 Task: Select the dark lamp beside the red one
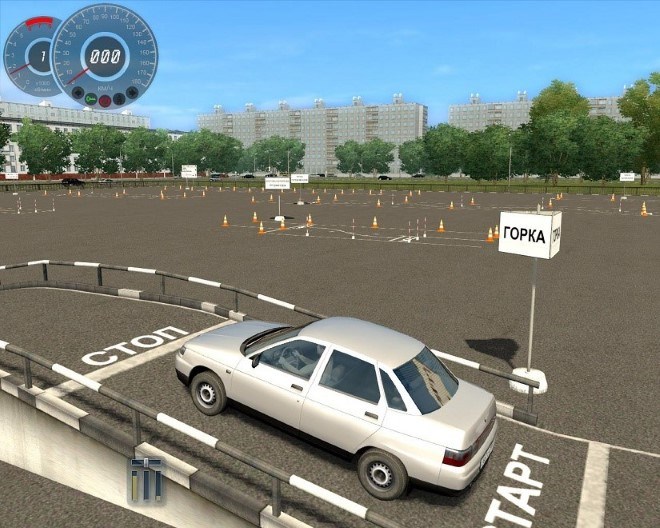pos(119,99)
